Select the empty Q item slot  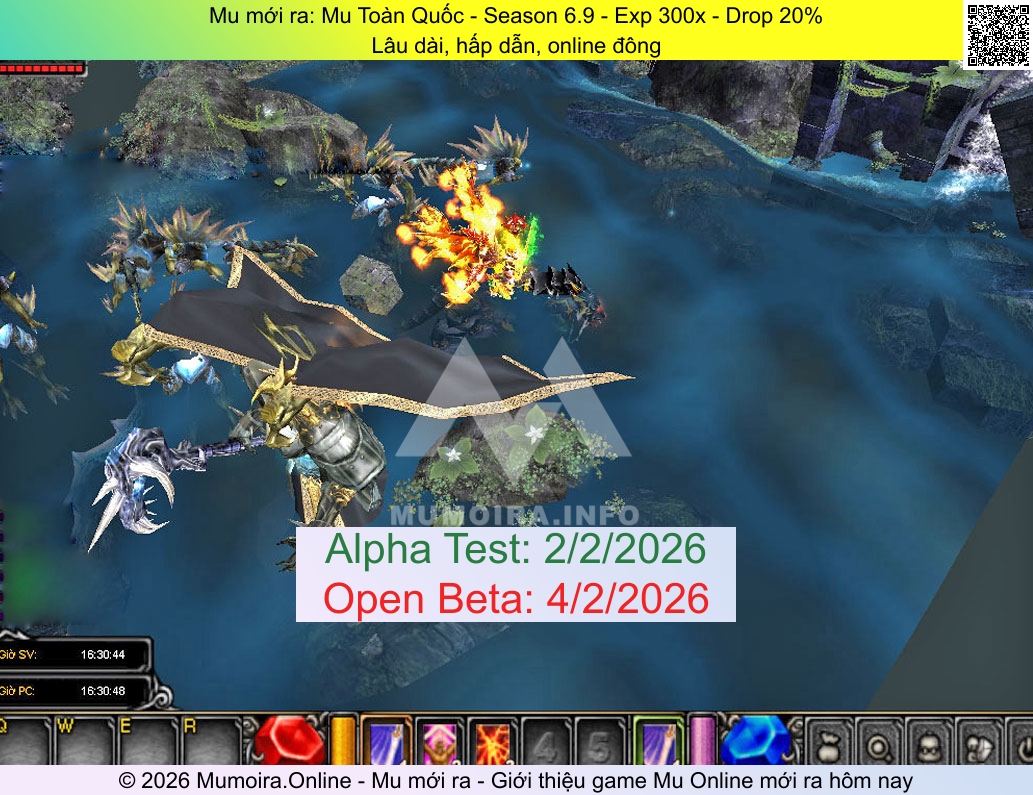pyautogui.click(x=23, y=743)
